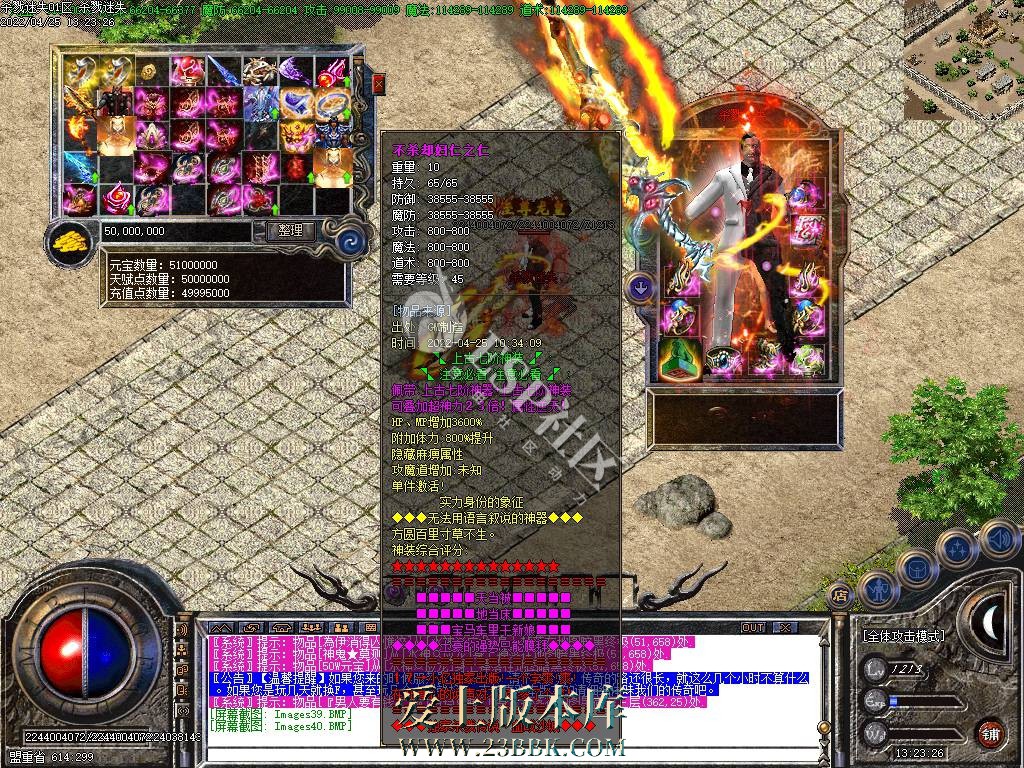1024x768 pixels.
Task: Open the bag icon in the round buttons
Action: tap(915, 568)
